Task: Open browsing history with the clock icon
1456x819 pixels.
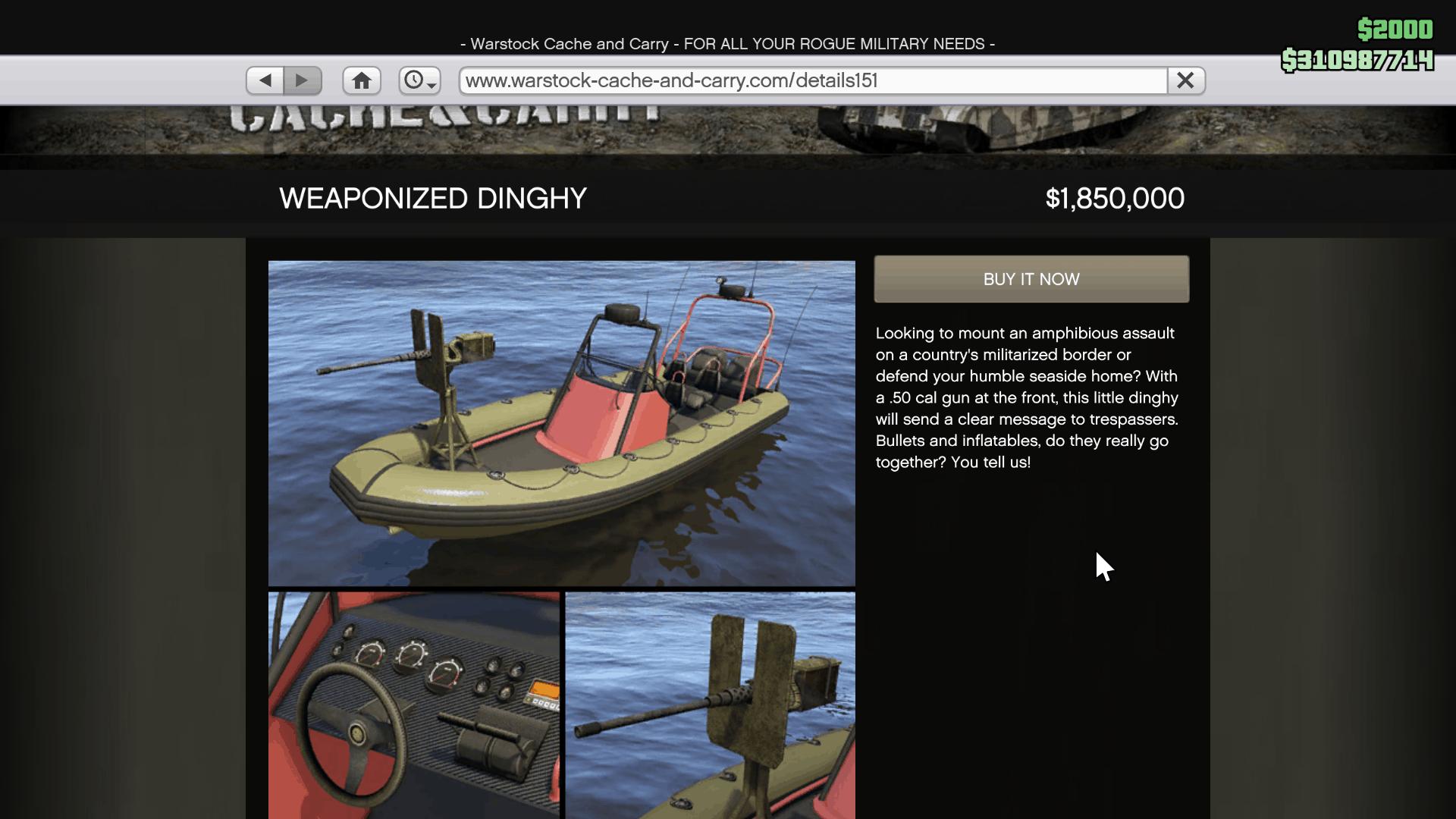Action: tap(416, 80)
